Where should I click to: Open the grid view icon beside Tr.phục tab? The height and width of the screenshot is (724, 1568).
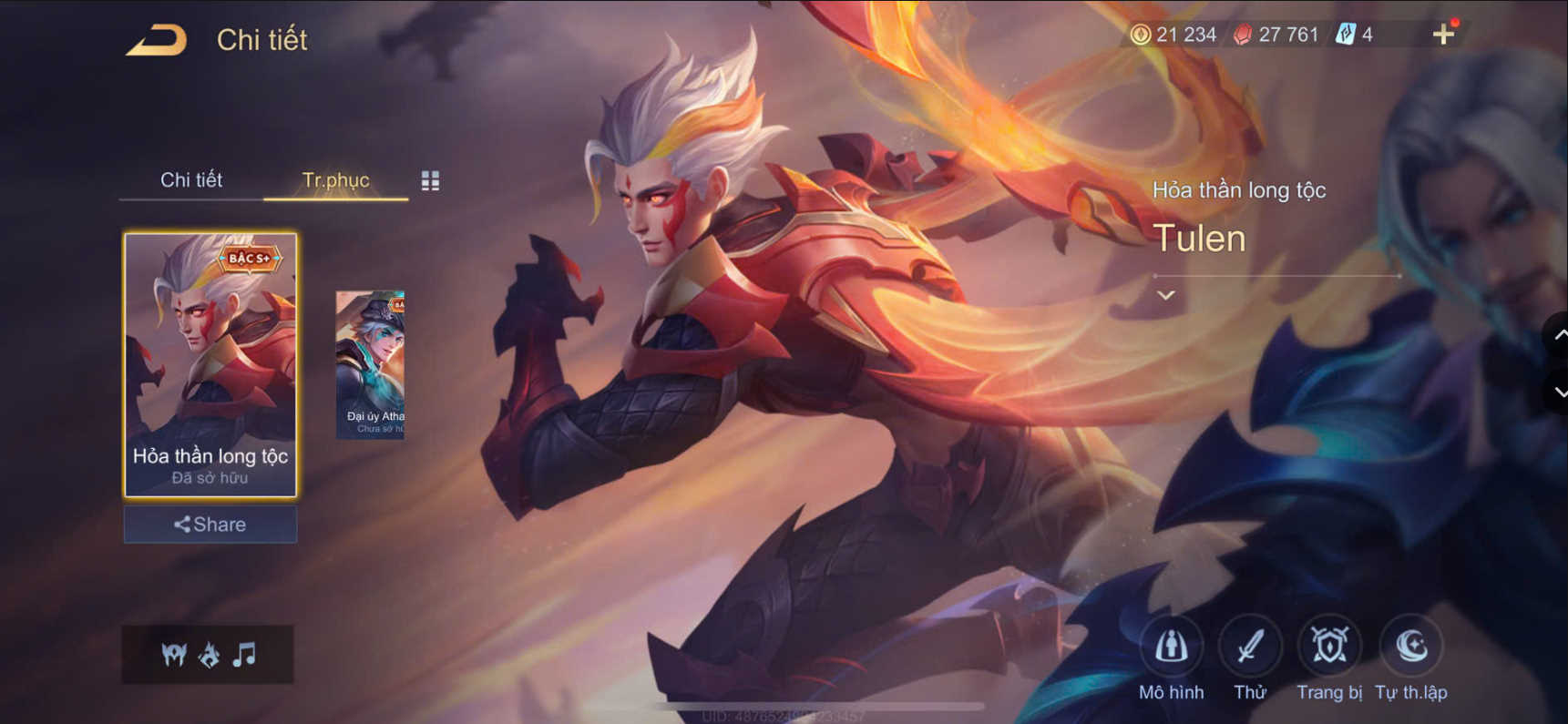tap(431, 180)
